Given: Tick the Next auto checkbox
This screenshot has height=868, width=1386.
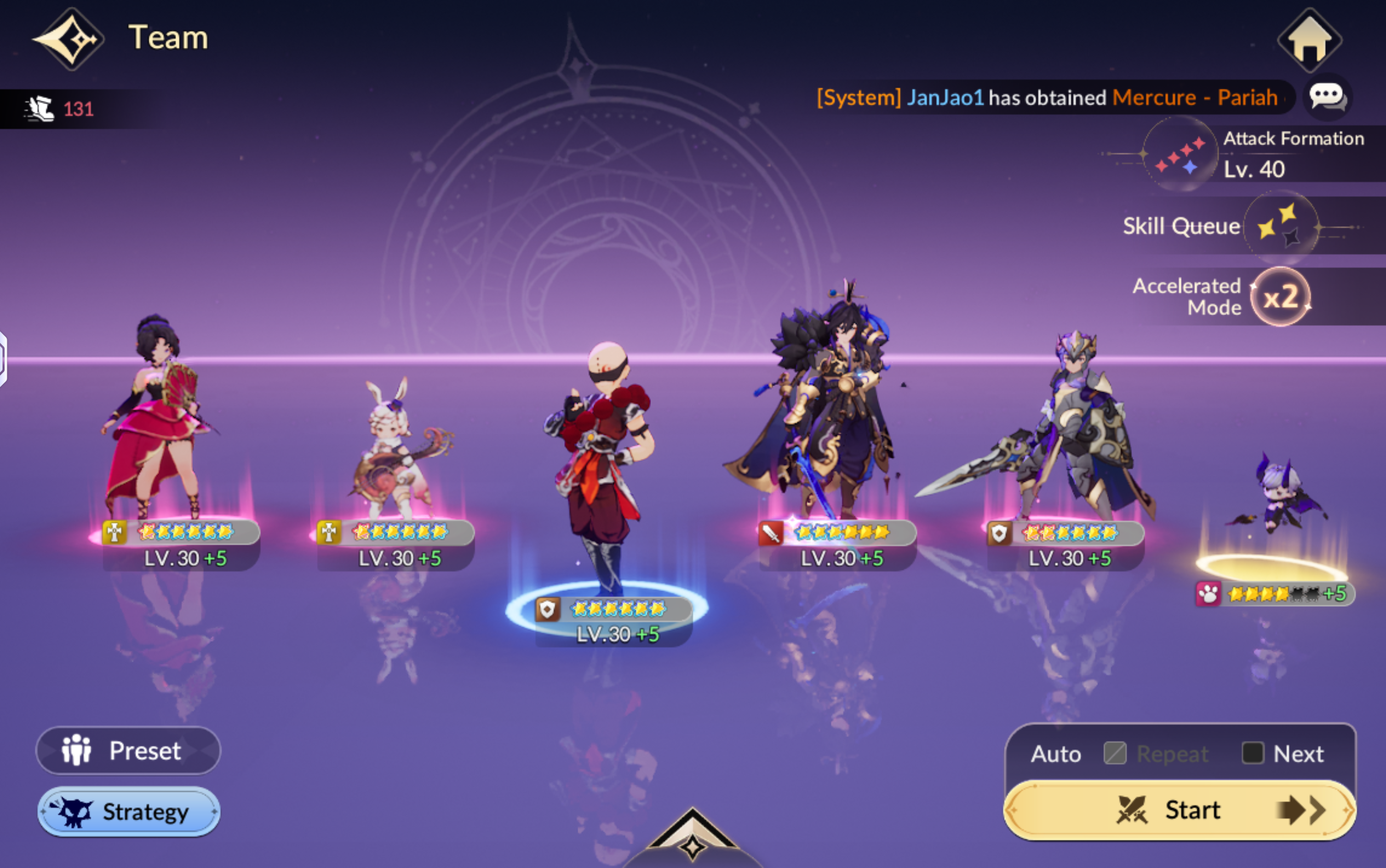Looking at the screenshot, I should click(x=1252, y=753).
